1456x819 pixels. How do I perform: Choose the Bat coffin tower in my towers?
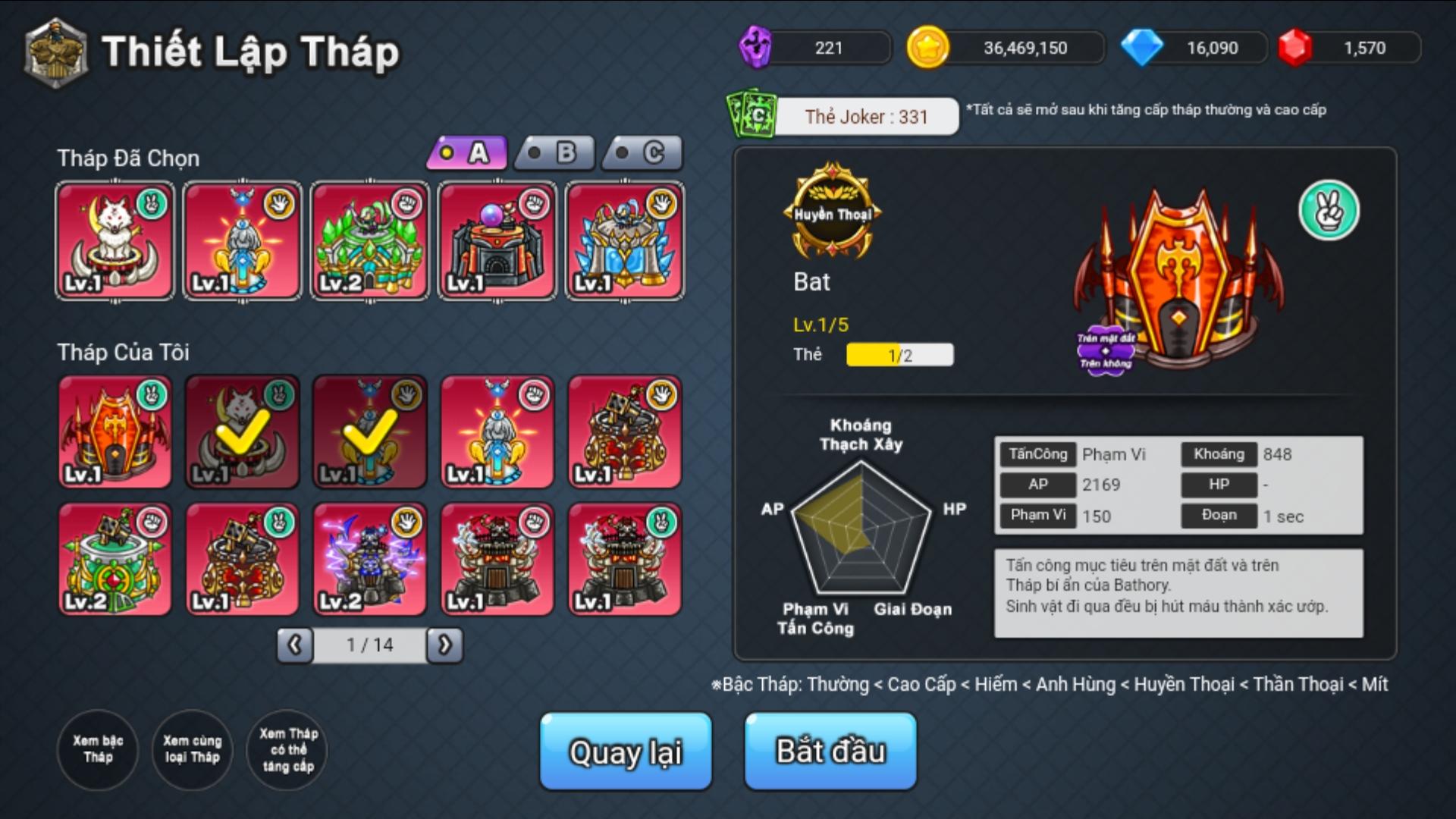(x=115, y=432)
